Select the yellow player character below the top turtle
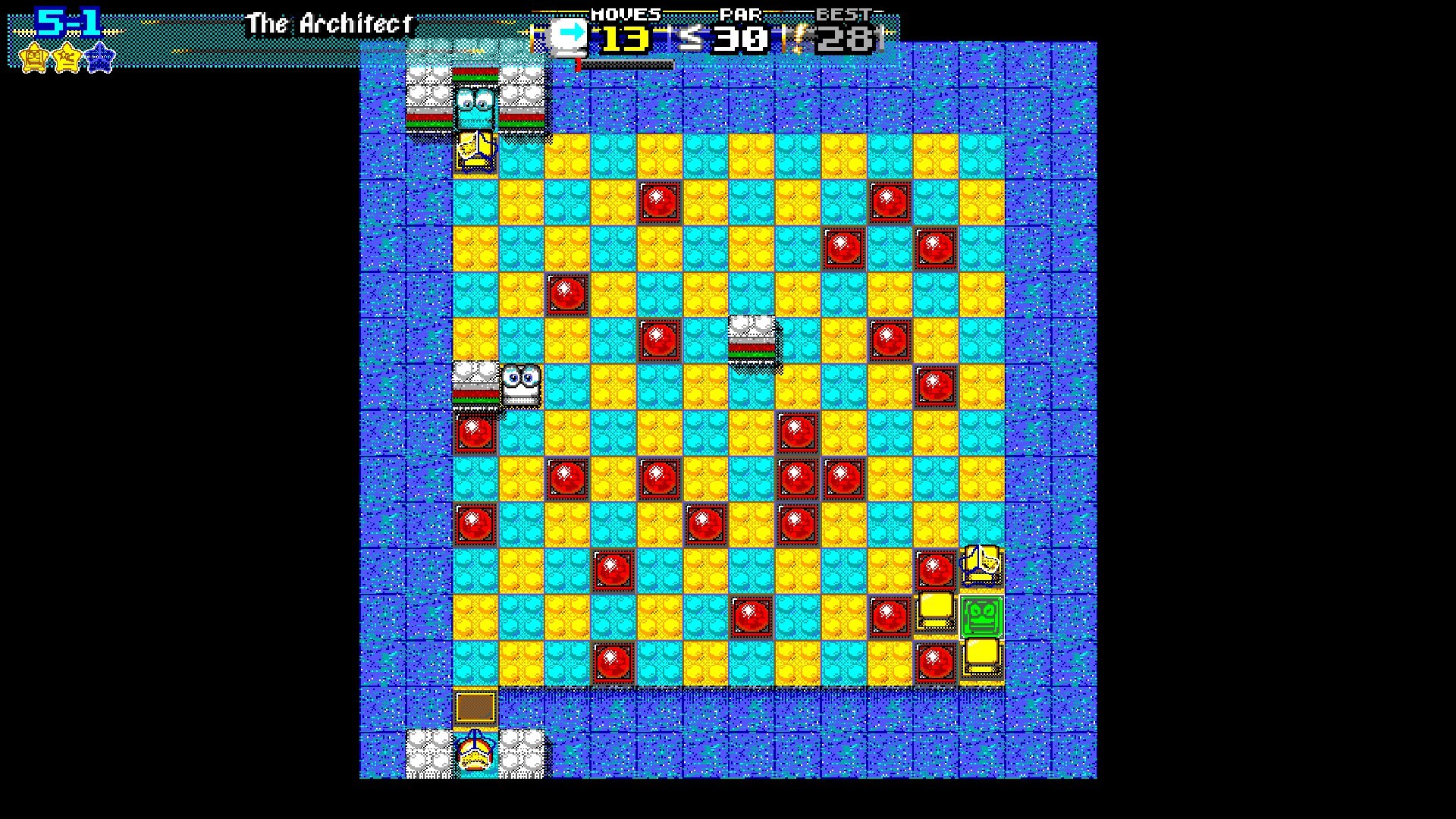Image resolution: width=1456 pixels, height=819 pixels. [475, 150]
